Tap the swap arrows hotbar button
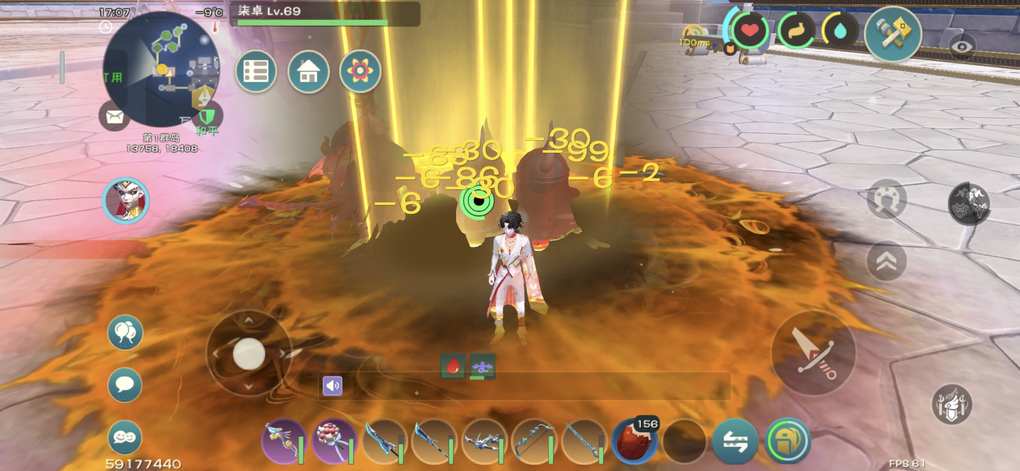This screenshot has height=471, width=1020. 735,441
